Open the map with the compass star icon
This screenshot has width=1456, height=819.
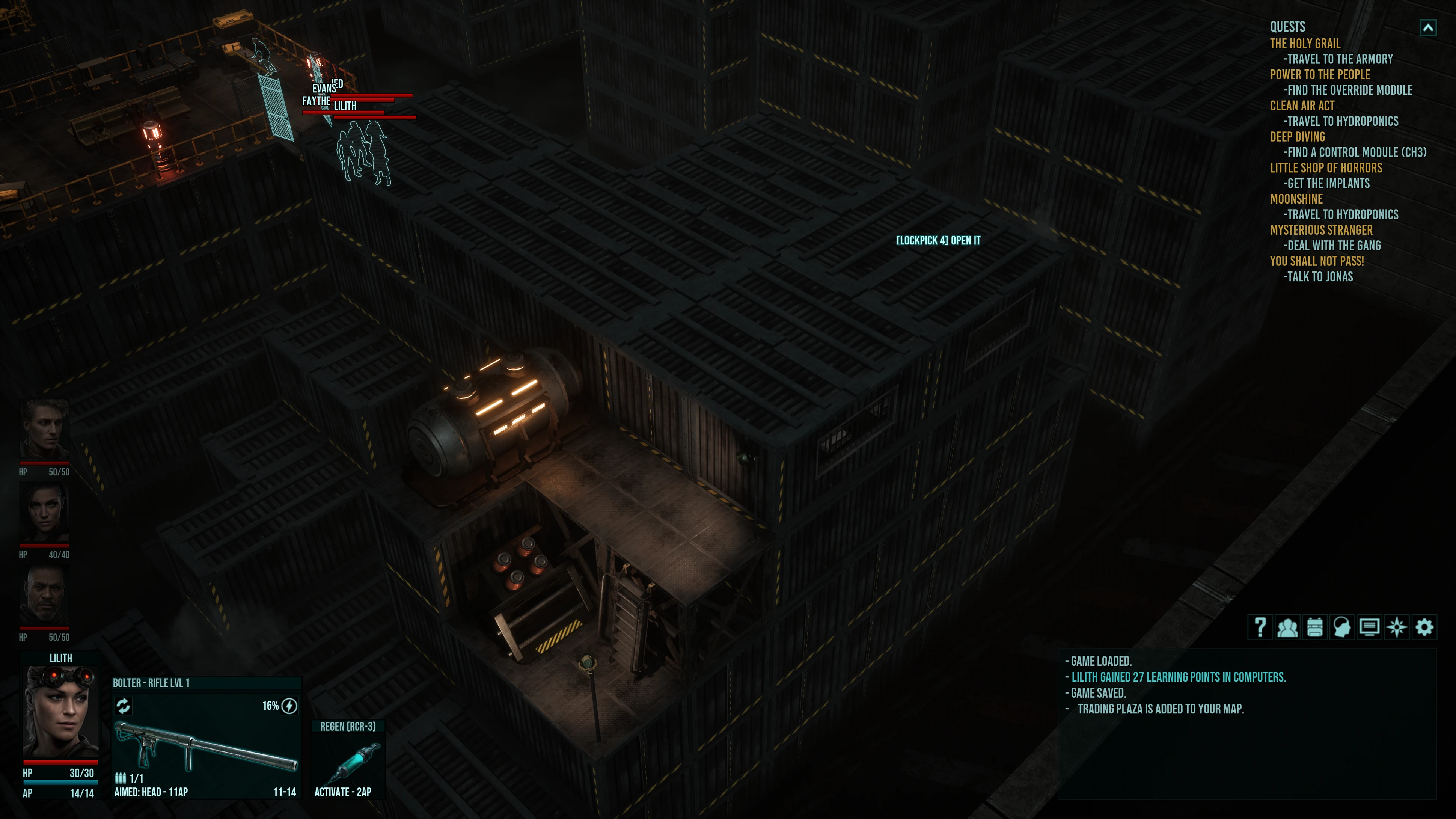[x=1397, y=627]
